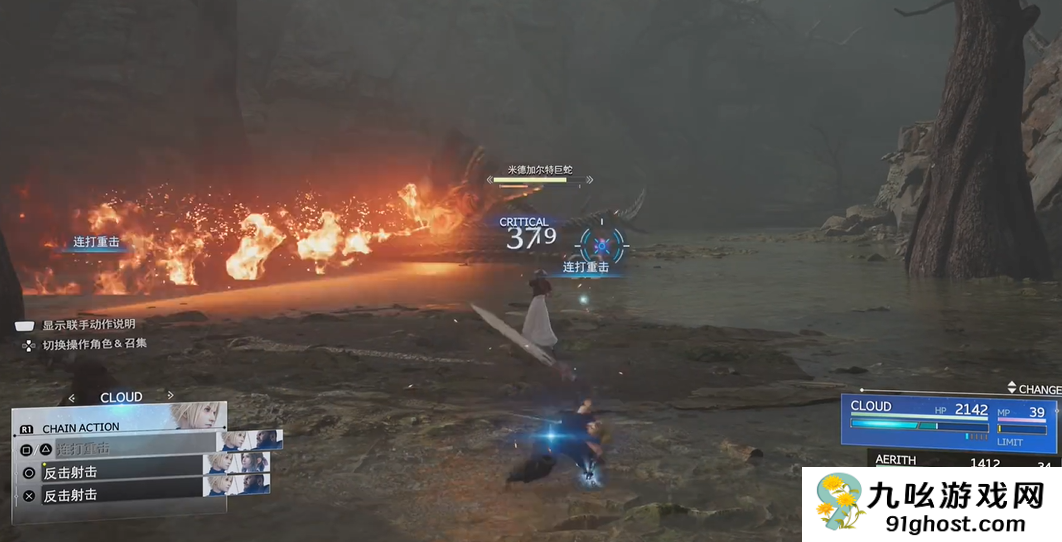Open the 91ghost.com watermark logo
Image resolution: width=1062 pixels, height=542 pixels.
[932, 504]
